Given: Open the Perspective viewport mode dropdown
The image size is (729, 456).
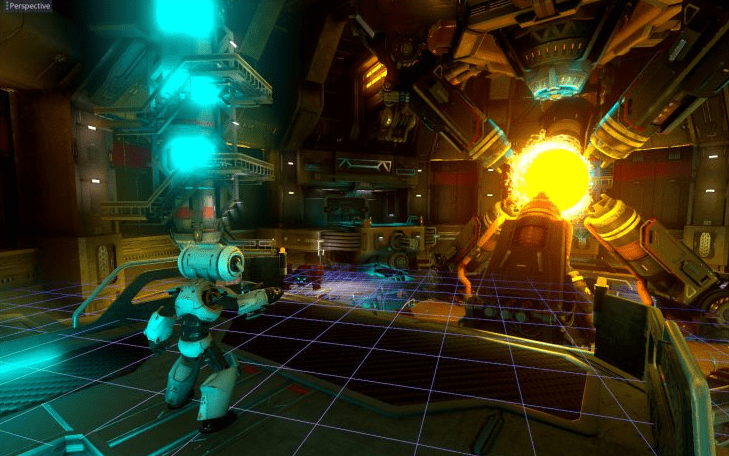Looking at the screenshot, I should coord(26,6).
